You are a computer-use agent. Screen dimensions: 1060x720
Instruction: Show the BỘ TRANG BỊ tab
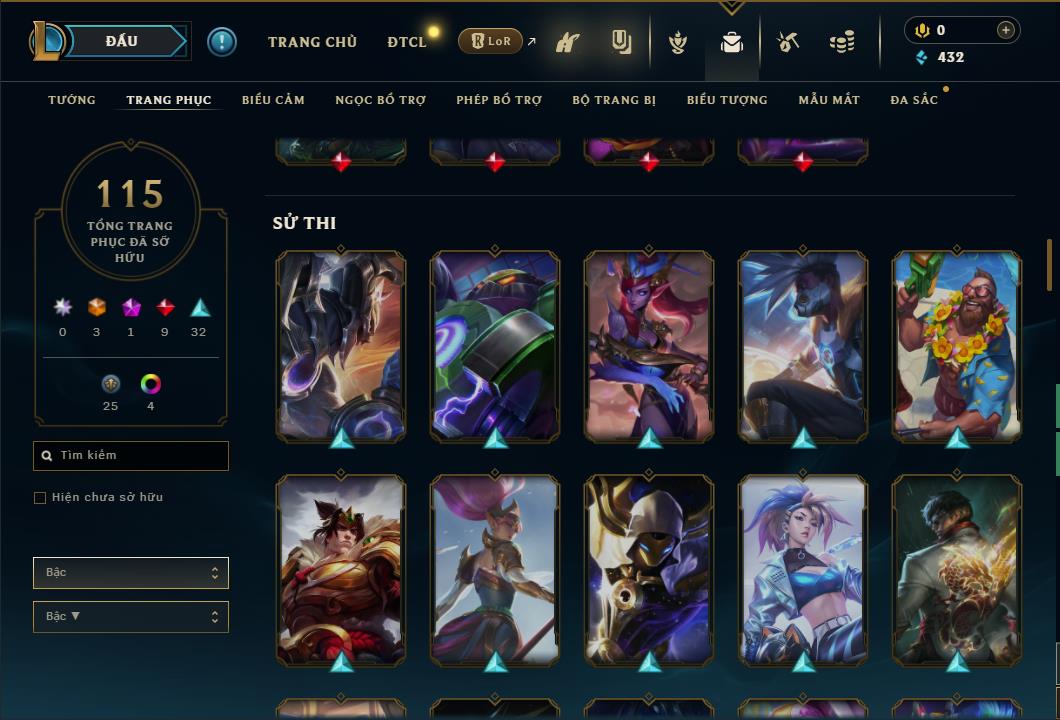pos(614,100)
